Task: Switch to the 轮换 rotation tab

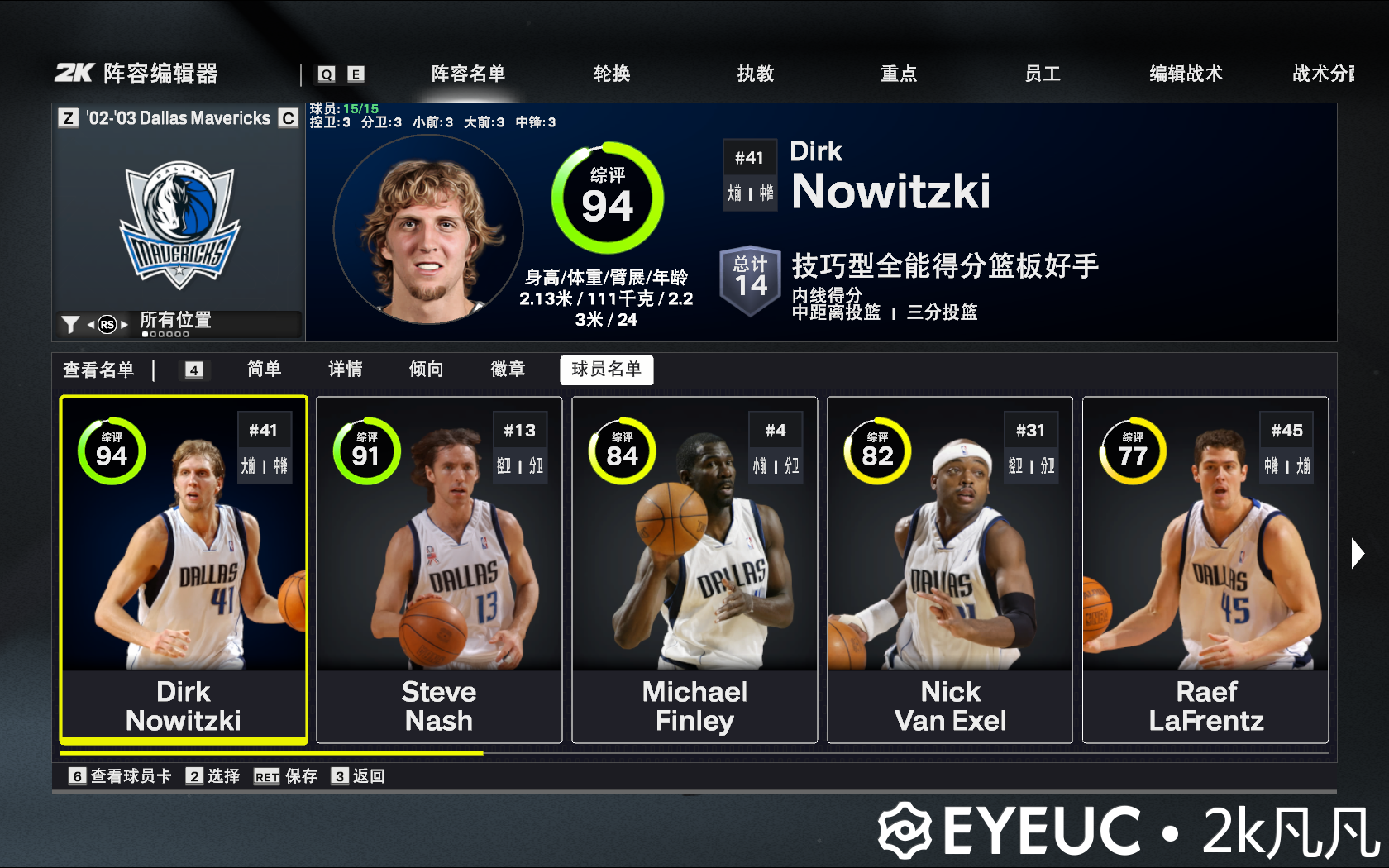Action: tap(612, 74)
